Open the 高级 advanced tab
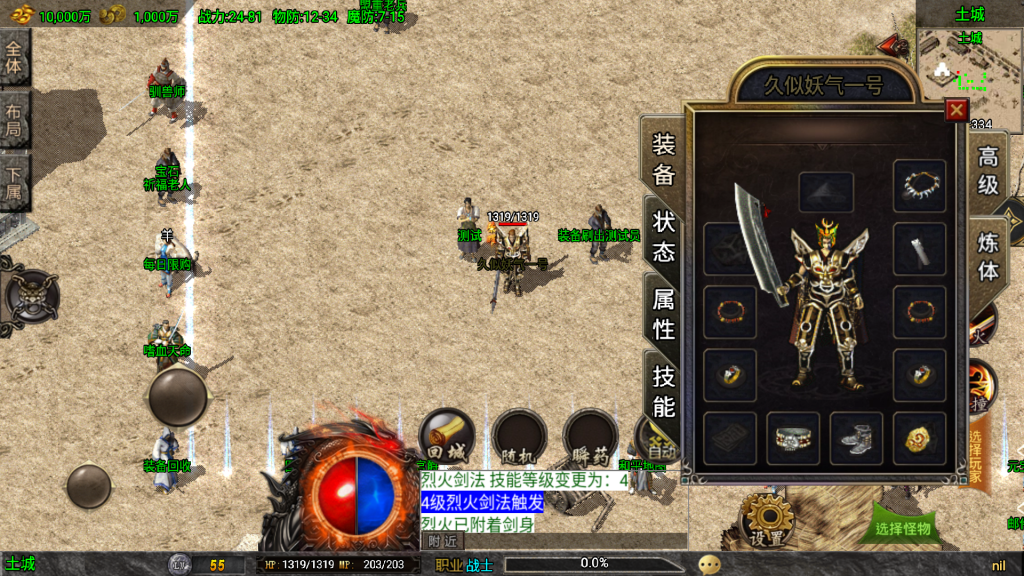Viewport: 1024px width, 576px height. click(x=988, y=171)
